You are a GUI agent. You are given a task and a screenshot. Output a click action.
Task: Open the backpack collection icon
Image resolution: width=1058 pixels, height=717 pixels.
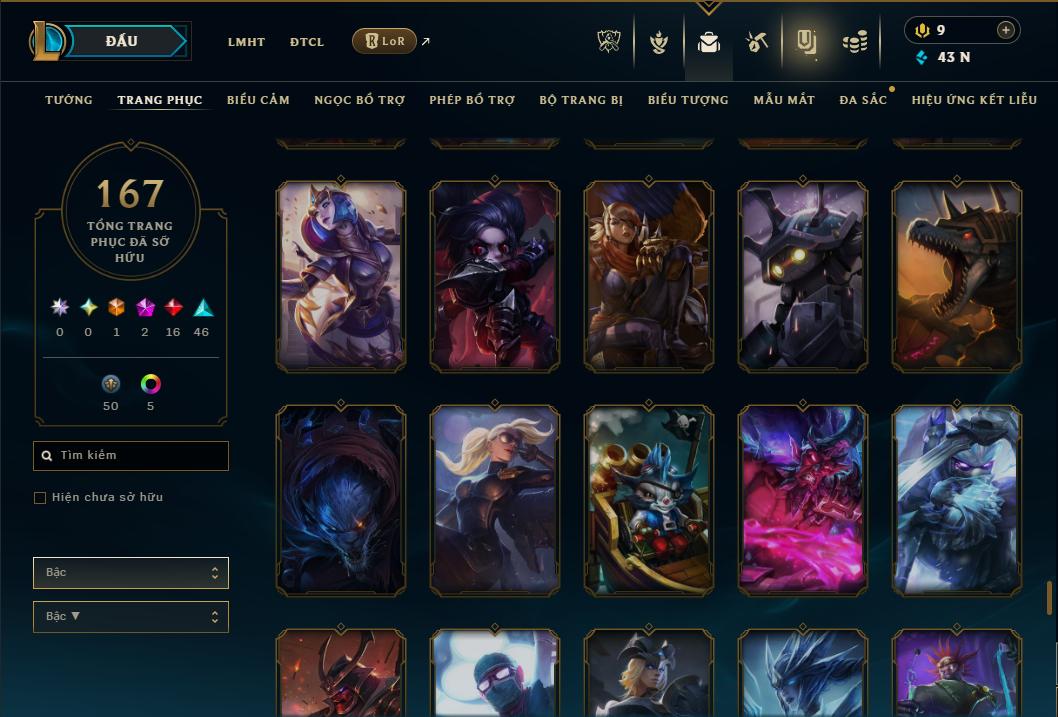[709, 42]
